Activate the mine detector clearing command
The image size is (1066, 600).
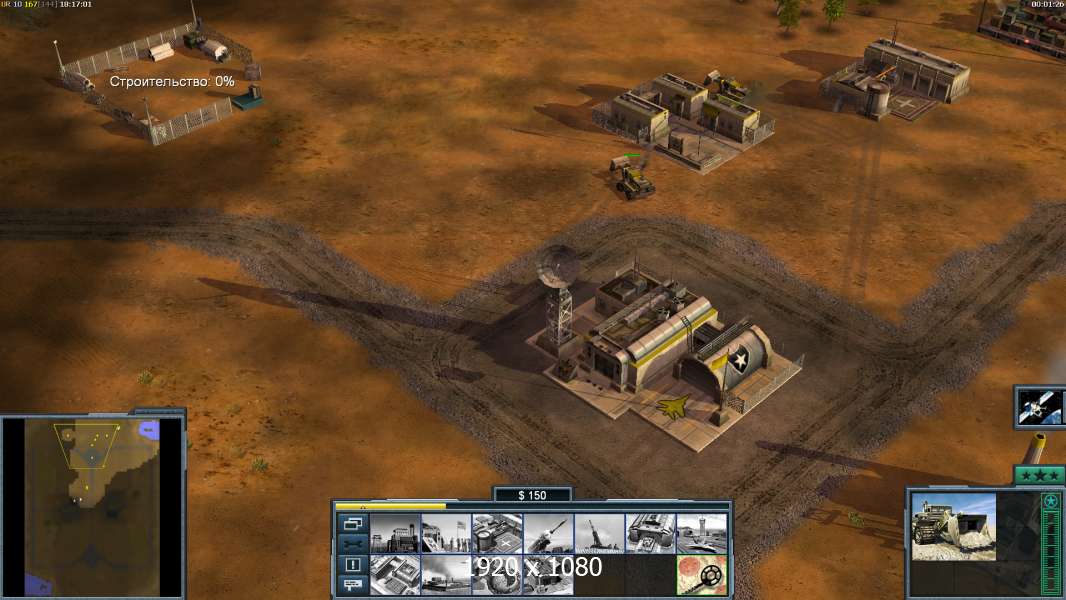[701, 575]
